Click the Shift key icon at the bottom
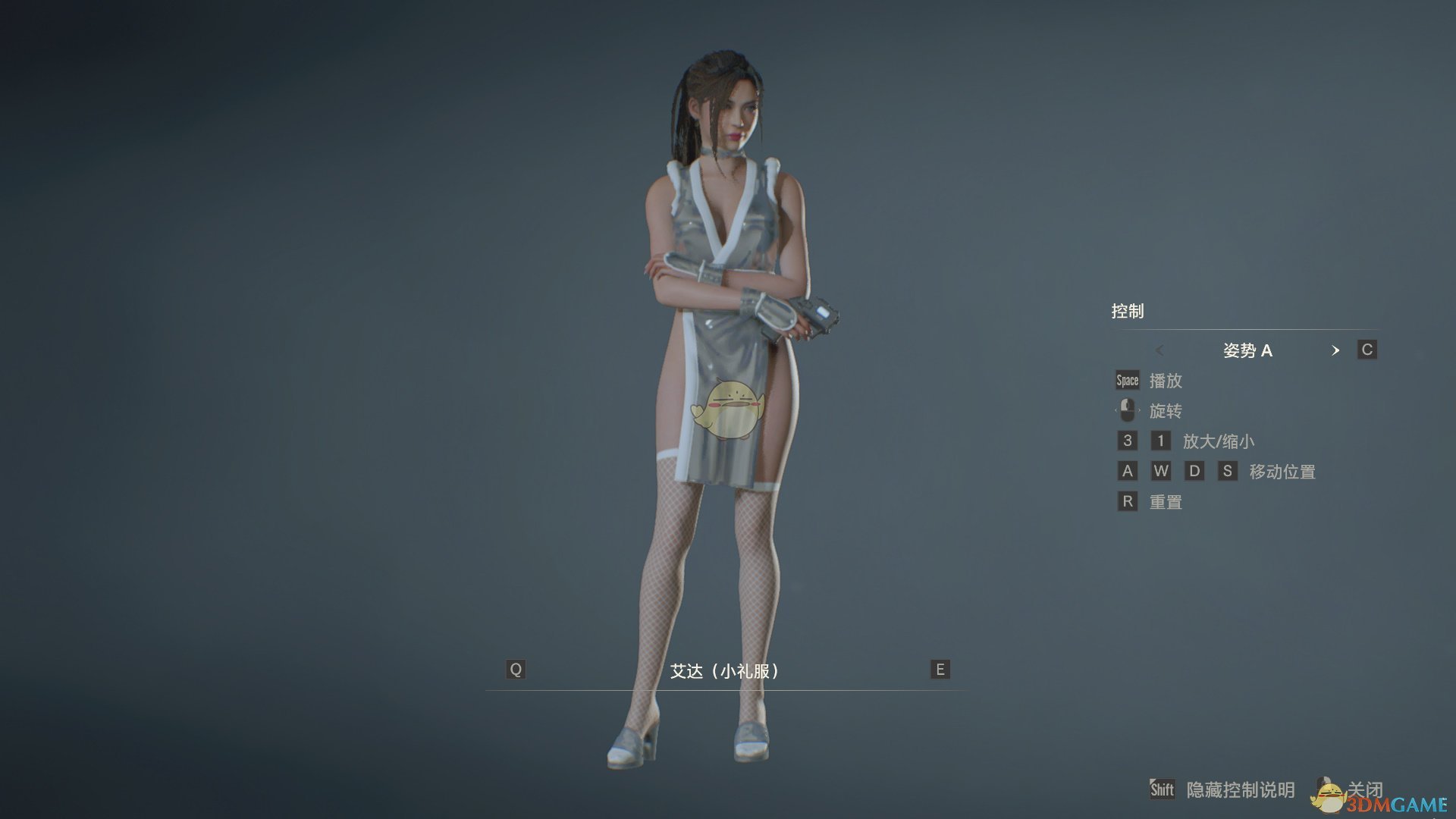1456x819 pixels. (x=1163, y=789)
